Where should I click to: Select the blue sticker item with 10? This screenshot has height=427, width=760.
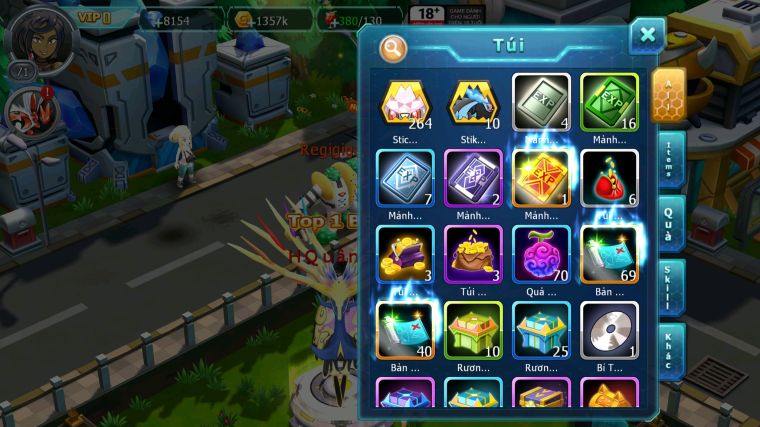click(x=473, y=101)
